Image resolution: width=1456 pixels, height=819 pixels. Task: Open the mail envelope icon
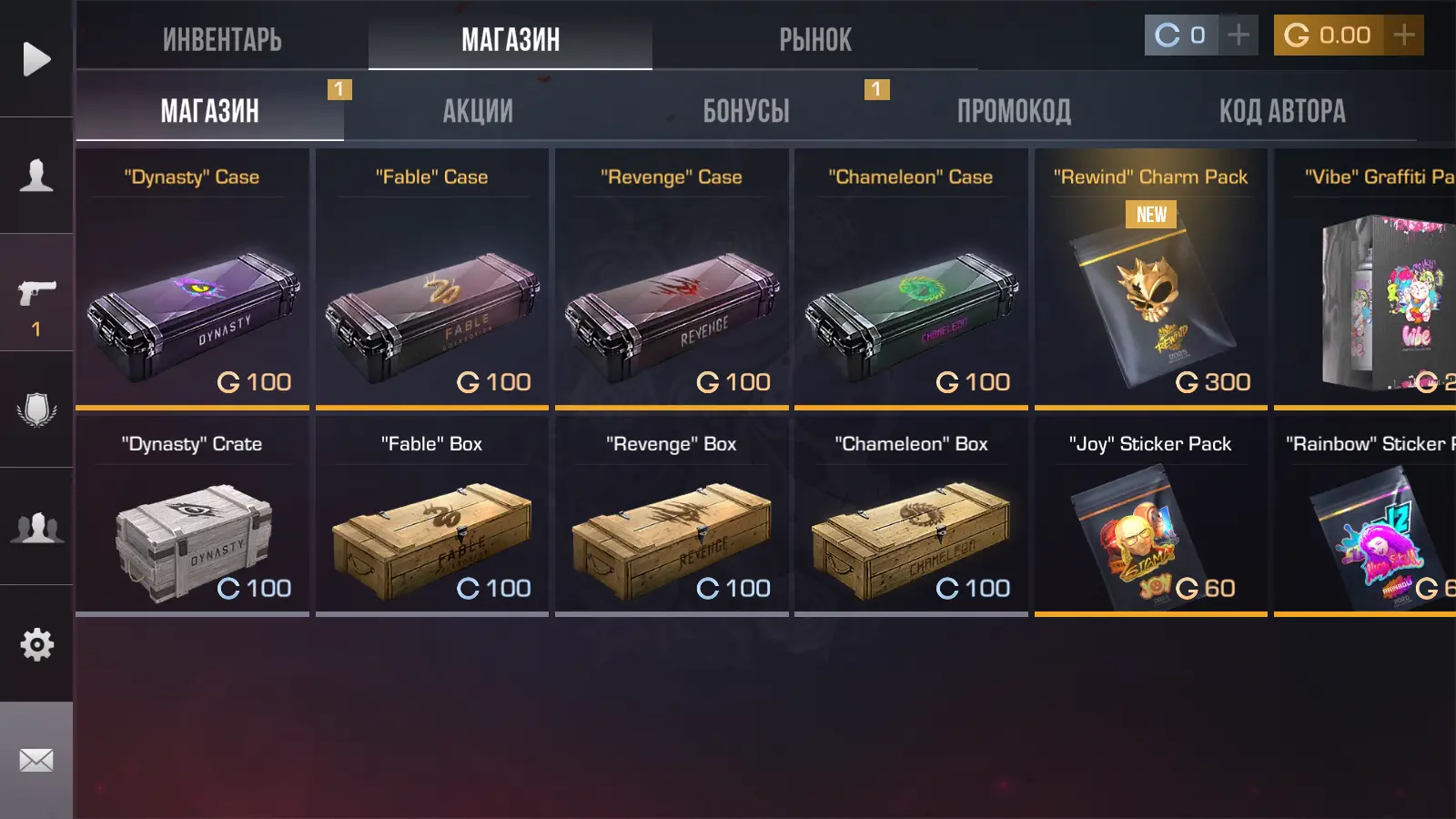[36, 760]
